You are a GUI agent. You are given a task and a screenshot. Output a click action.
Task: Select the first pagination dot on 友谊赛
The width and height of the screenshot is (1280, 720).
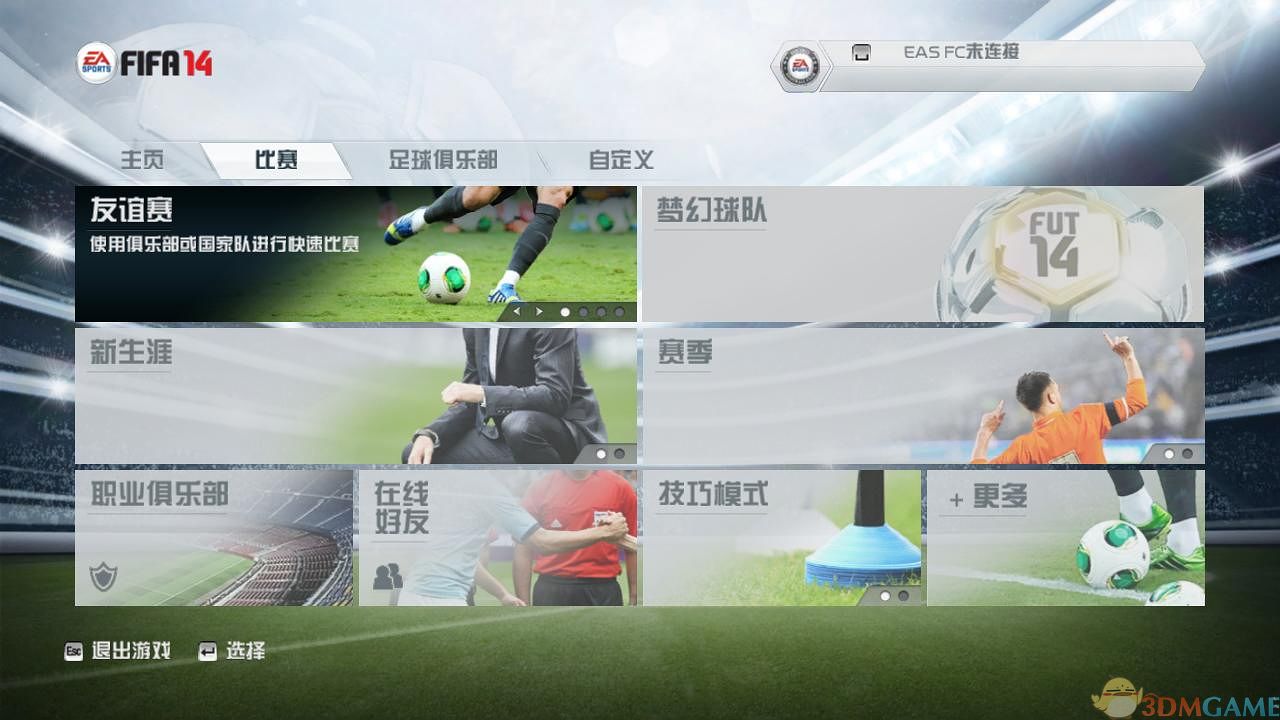[x=565, y=311]
